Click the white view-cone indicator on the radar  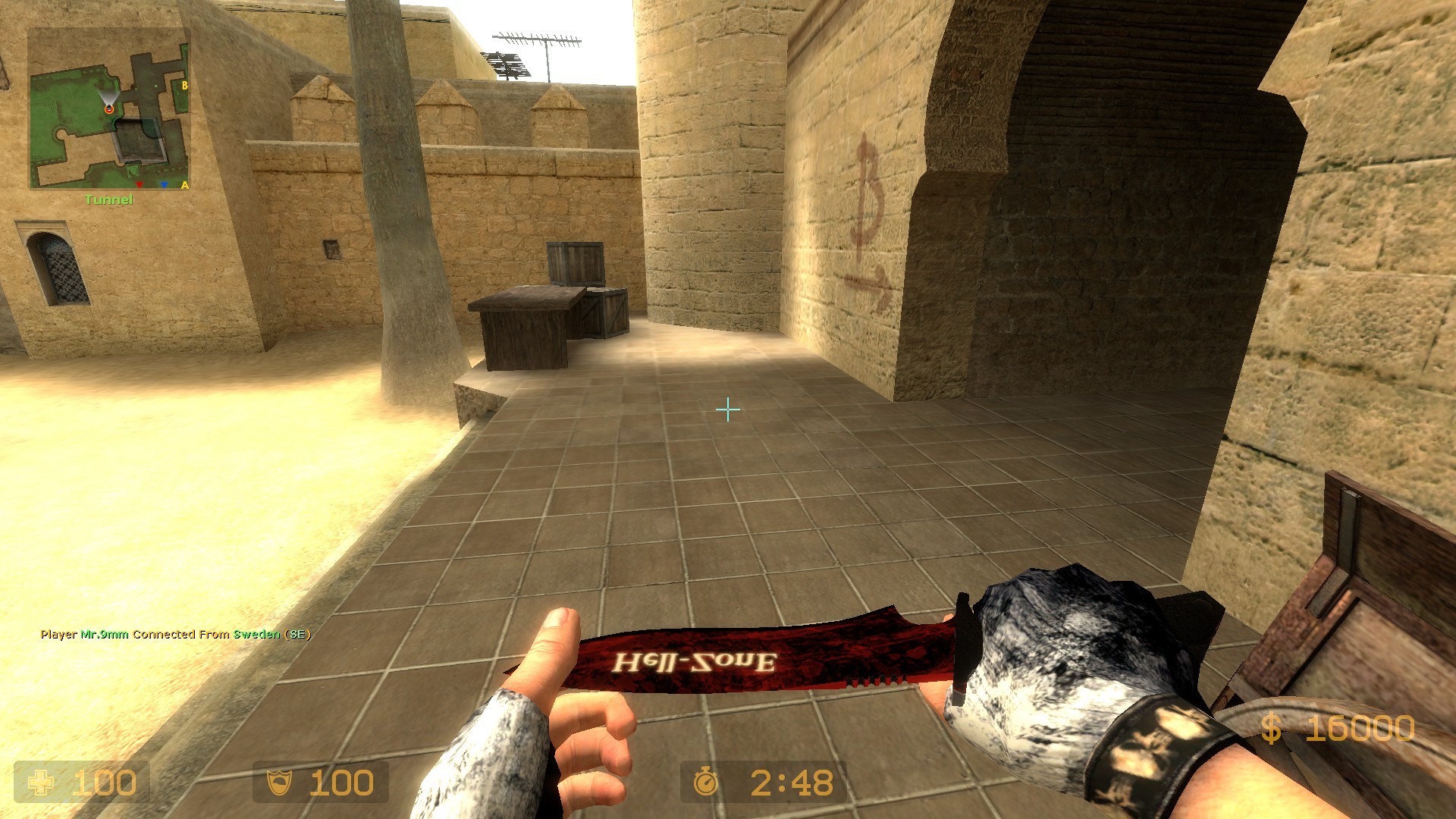pos(109,97)
